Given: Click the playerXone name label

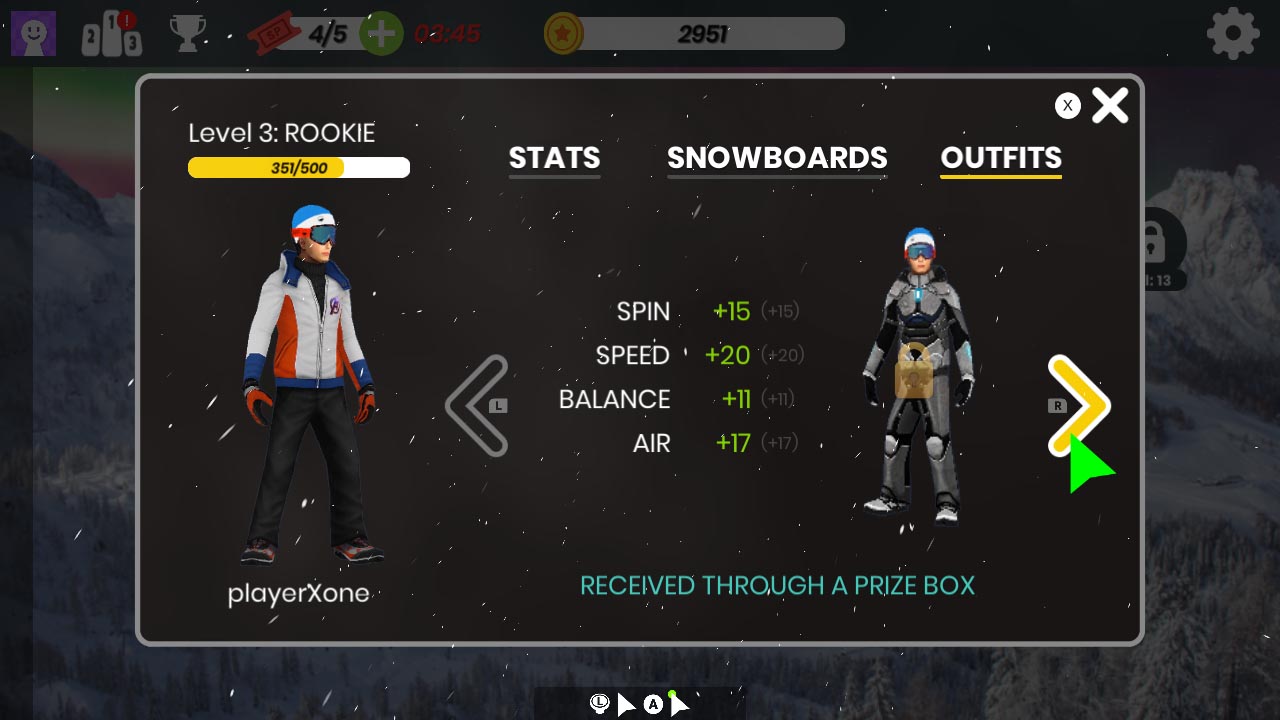Looking at the screenshot, I should coord(299,593).
